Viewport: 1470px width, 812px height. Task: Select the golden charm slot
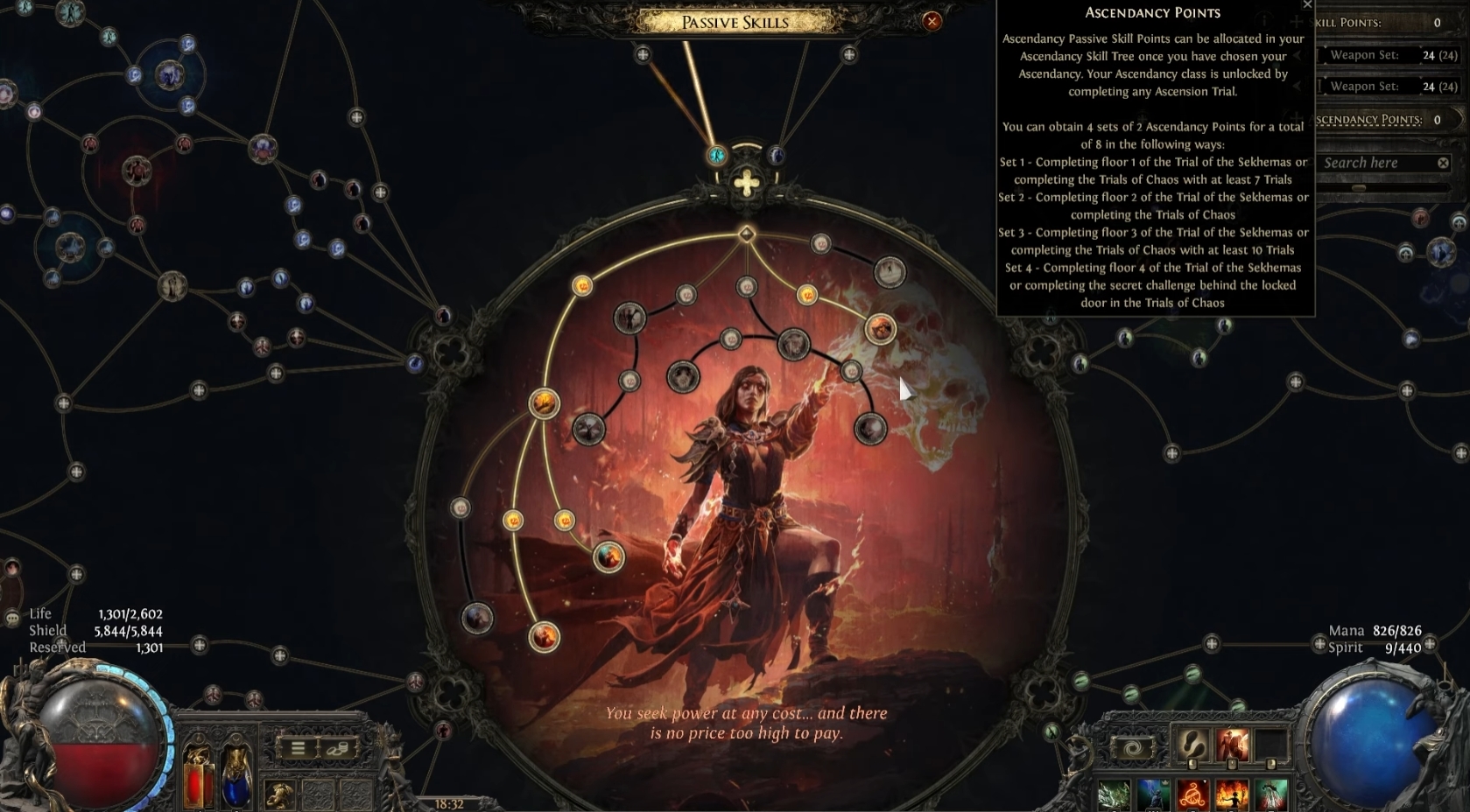pyautogui.click(x=279, y=793)
